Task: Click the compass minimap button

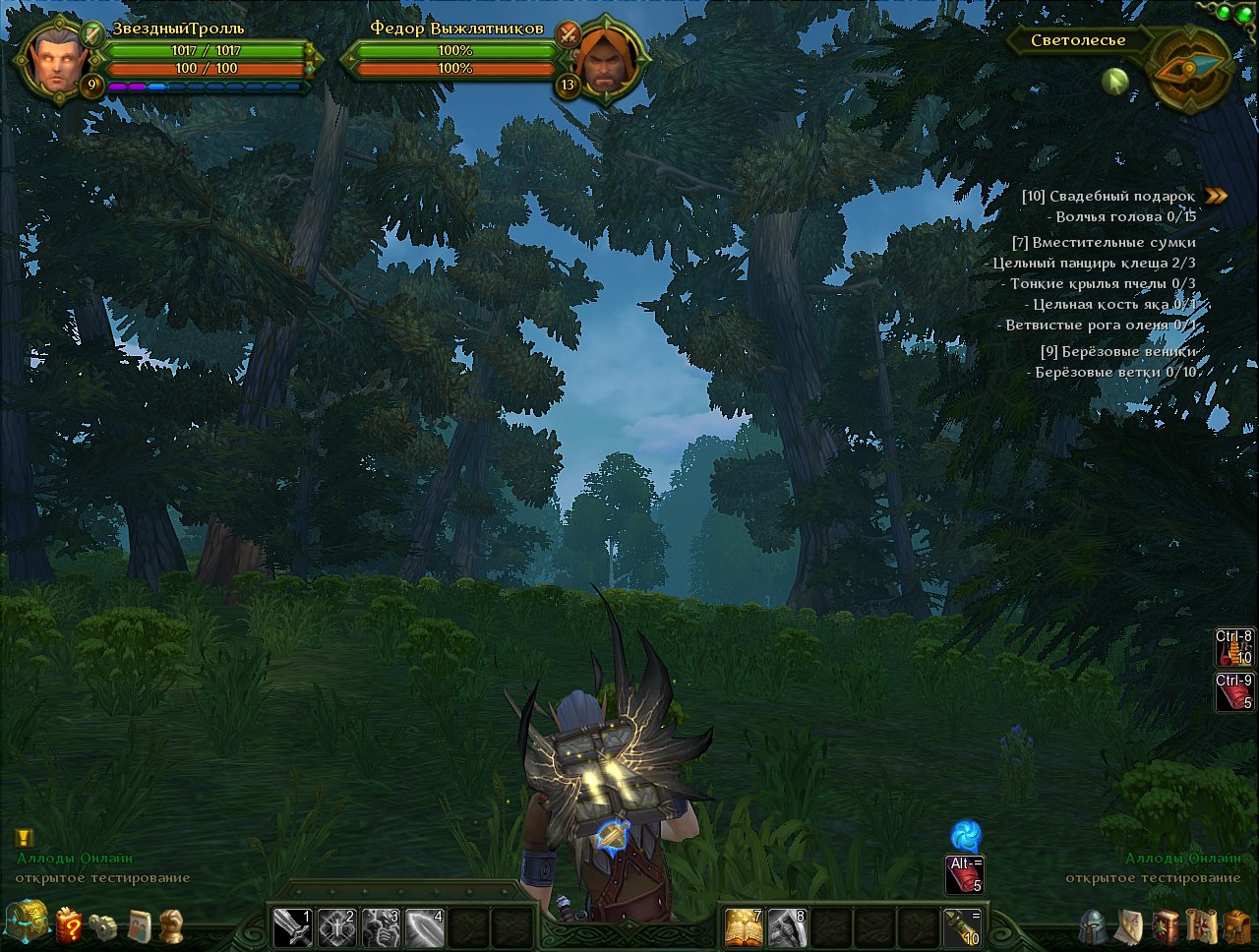Action: pos(1190,67)
